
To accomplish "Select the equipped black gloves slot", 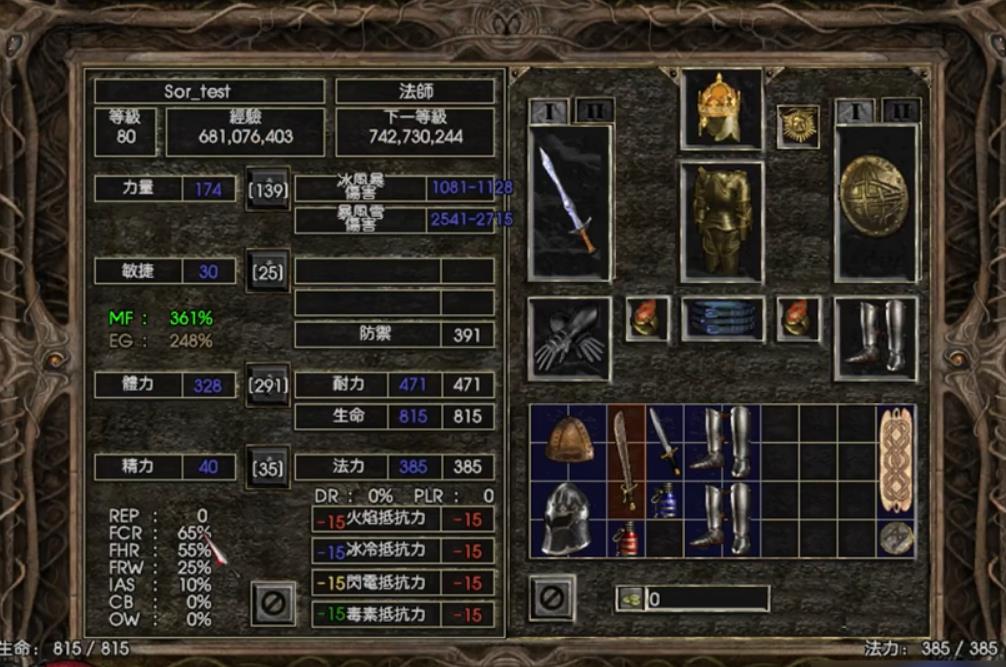I will 570,339.
